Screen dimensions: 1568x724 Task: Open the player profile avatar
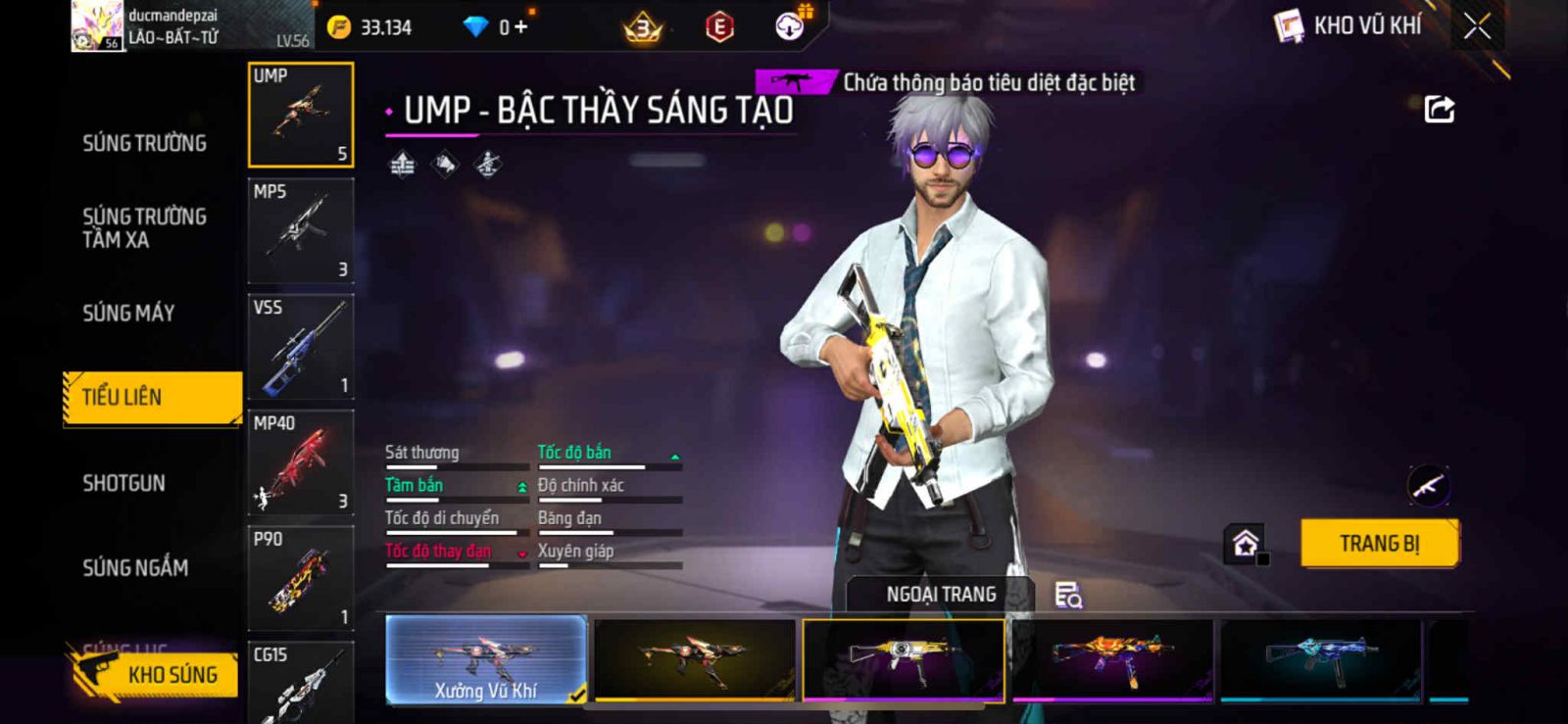tap(97, 25)
